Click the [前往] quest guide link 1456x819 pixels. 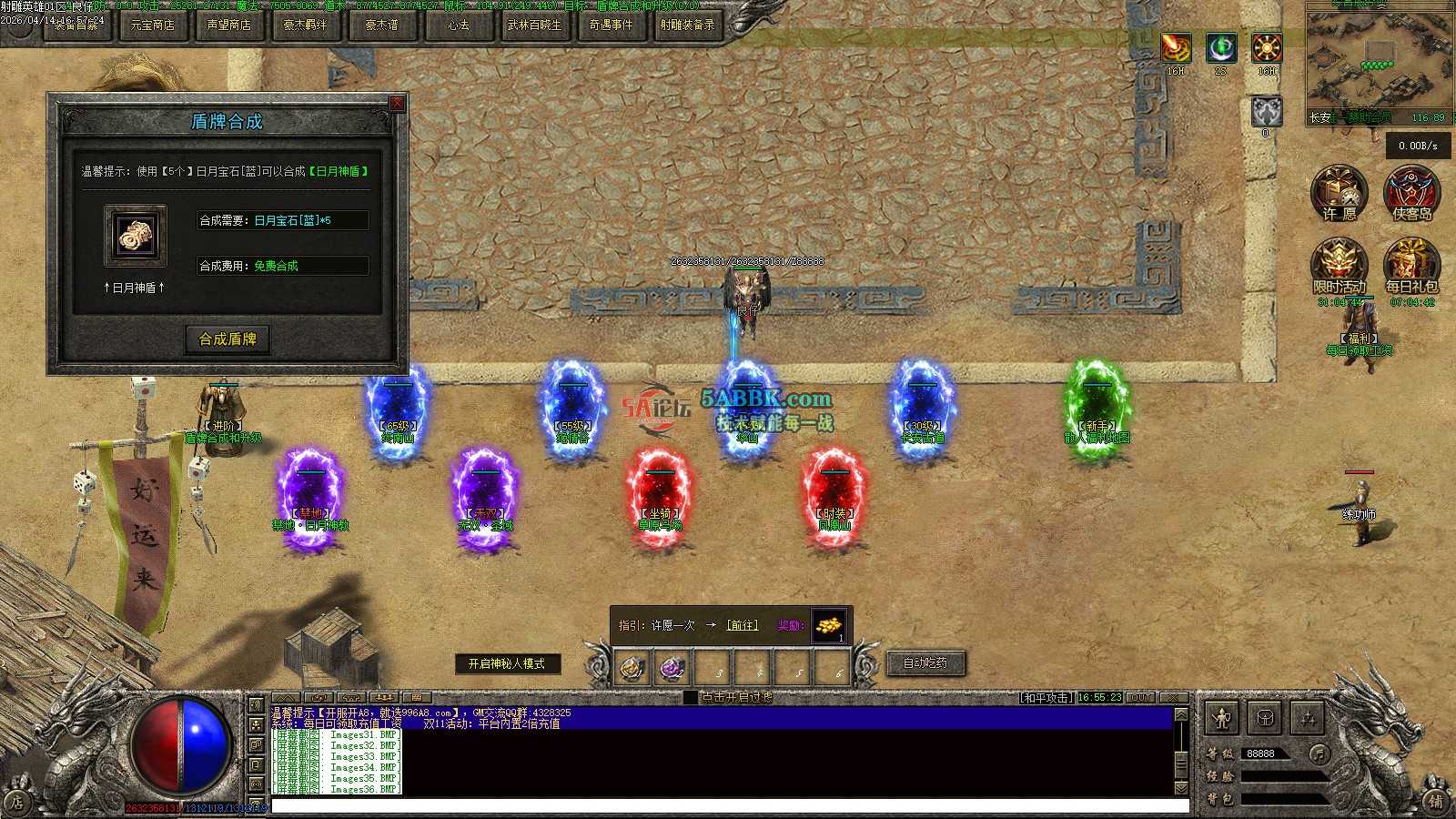pos(742,625)
